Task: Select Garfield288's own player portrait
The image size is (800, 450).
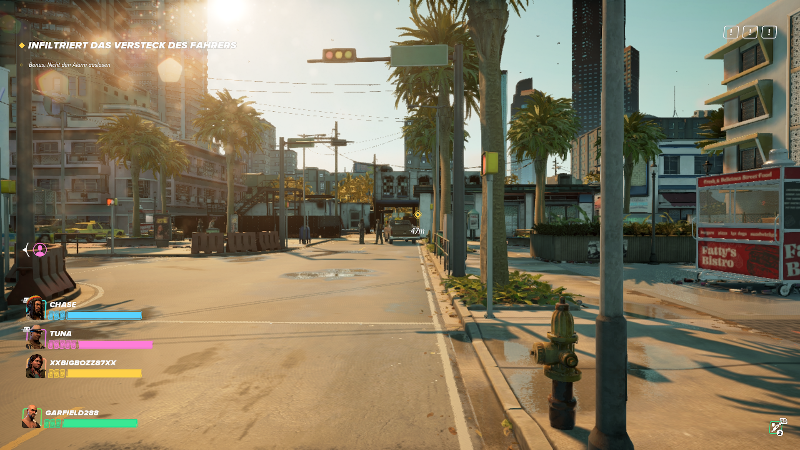Action: point(31,416)
